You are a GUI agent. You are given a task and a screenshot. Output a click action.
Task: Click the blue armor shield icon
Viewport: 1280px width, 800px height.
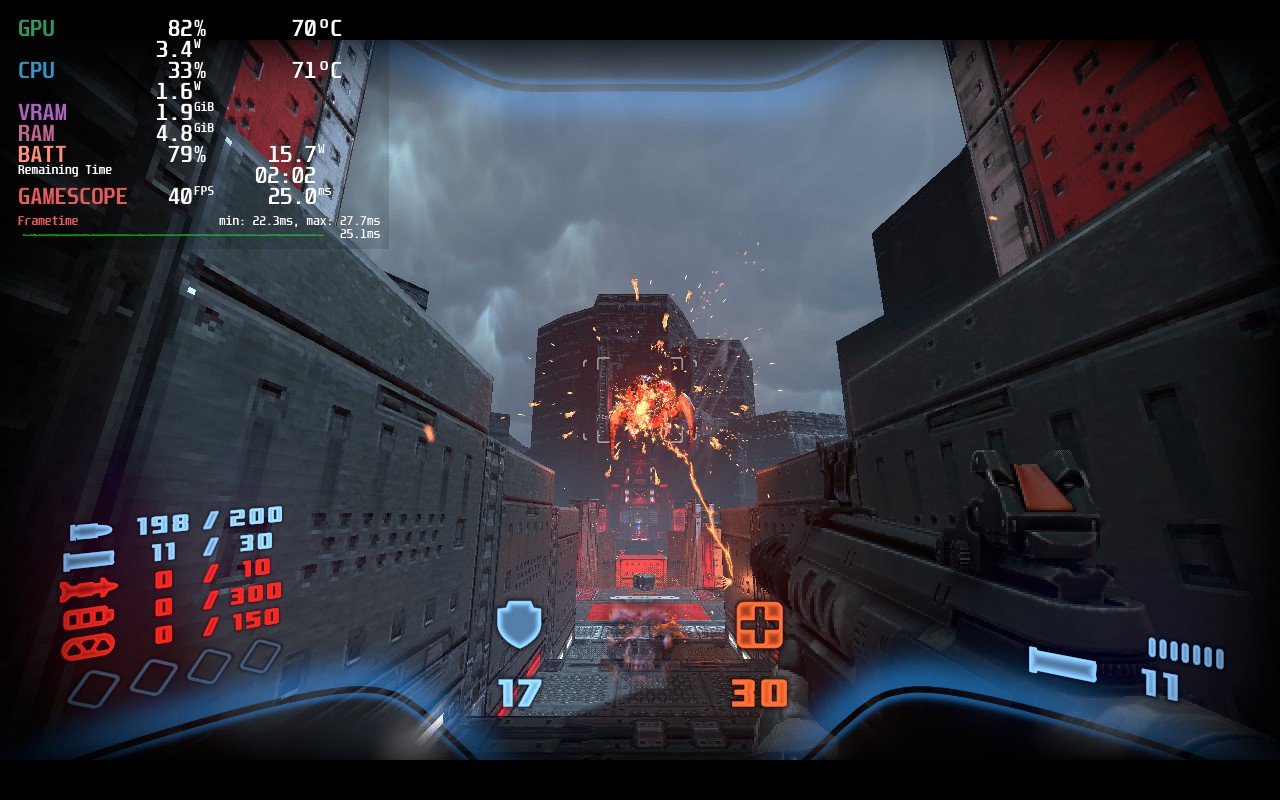(x=519, y=623)
